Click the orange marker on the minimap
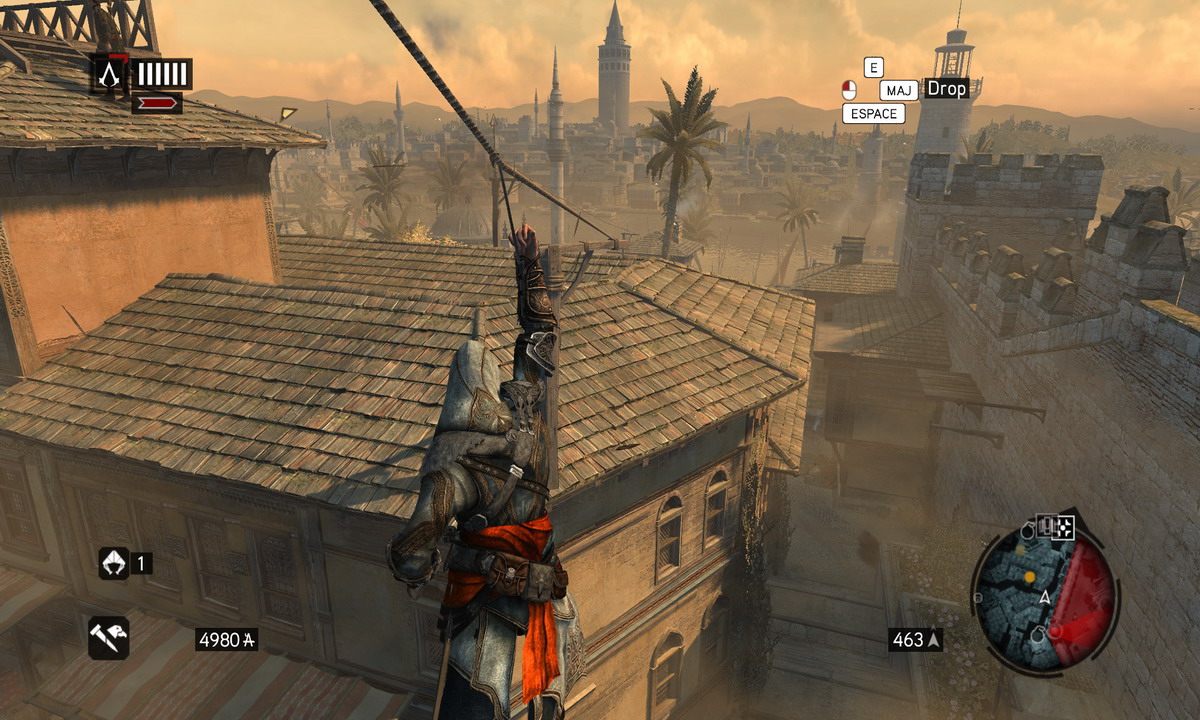 (1029, 577)
